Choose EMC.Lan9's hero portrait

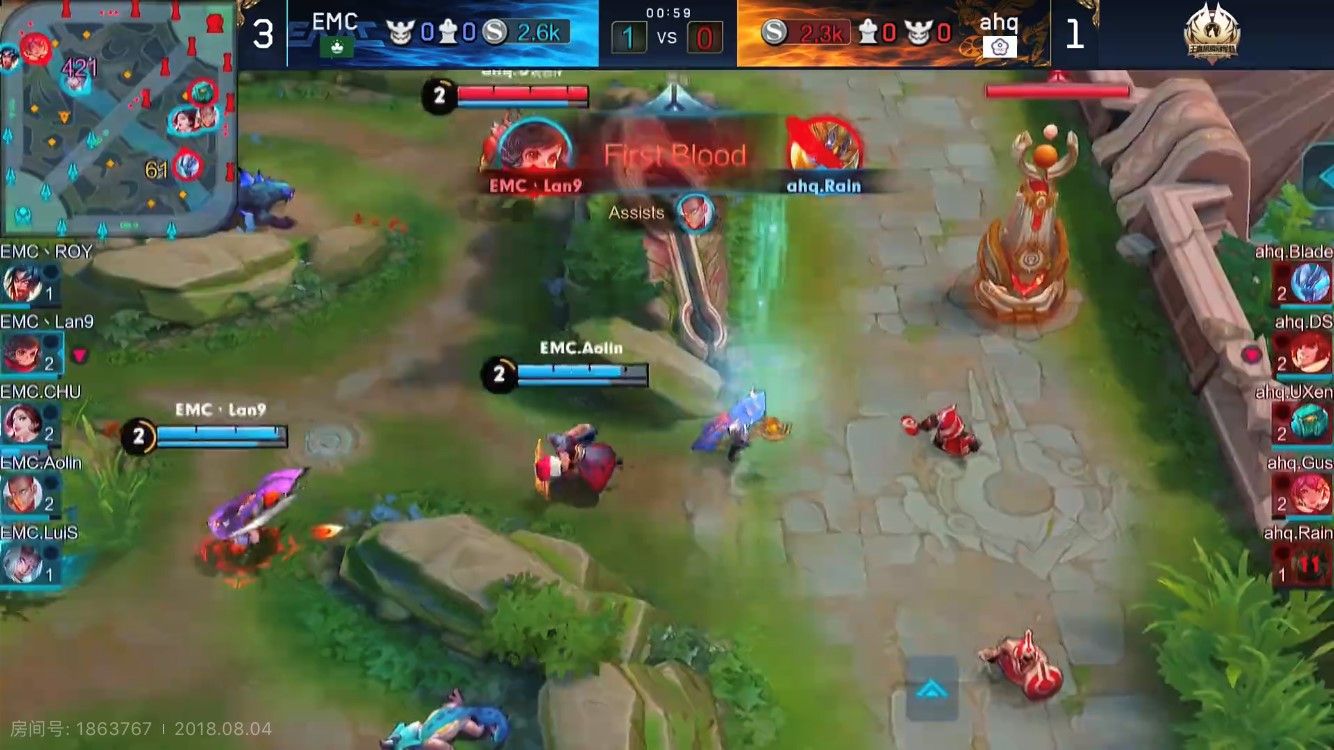[21, 354]
